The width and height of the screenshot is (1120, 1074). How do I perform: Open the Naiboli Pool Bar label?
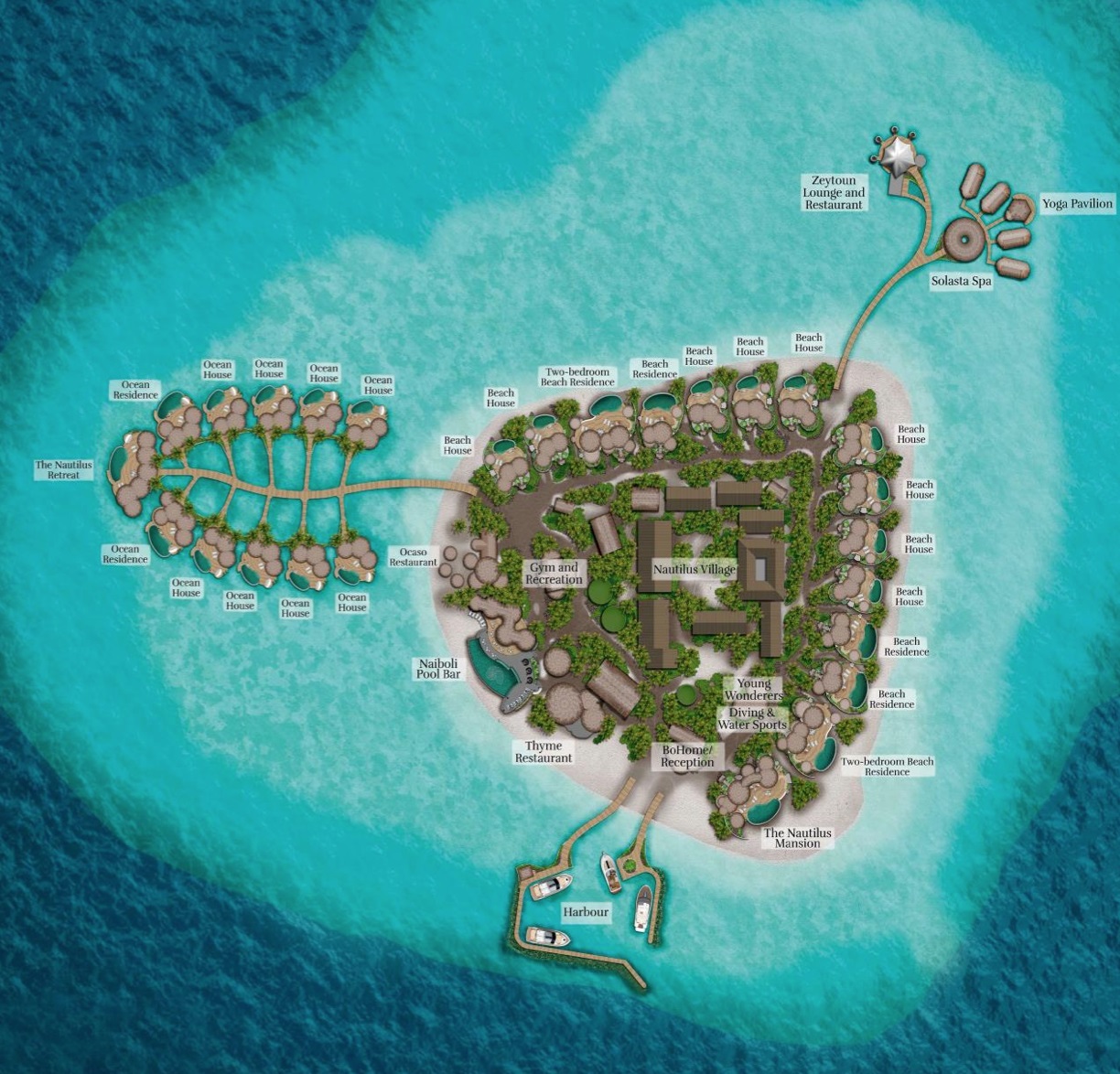(x=439, y=668)
